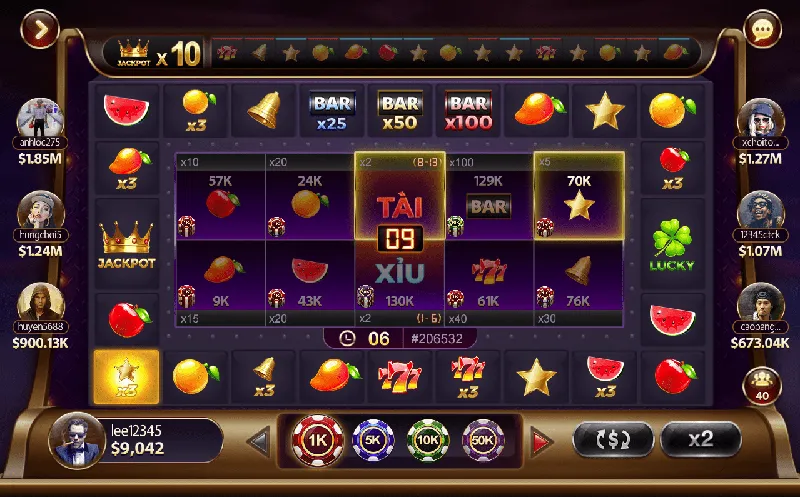The height and width of the screenshot is (497, 800).
Task: View lee12345's player avatar
Action: click(75, 440)
